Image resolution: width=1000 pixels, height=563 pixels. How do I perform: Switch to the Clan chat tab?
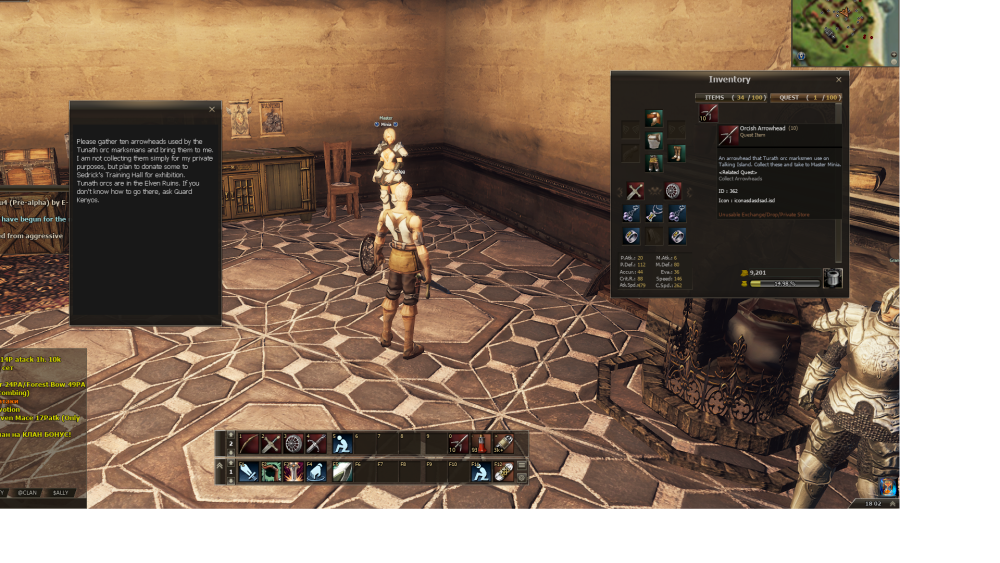click(x=27, y=492)
